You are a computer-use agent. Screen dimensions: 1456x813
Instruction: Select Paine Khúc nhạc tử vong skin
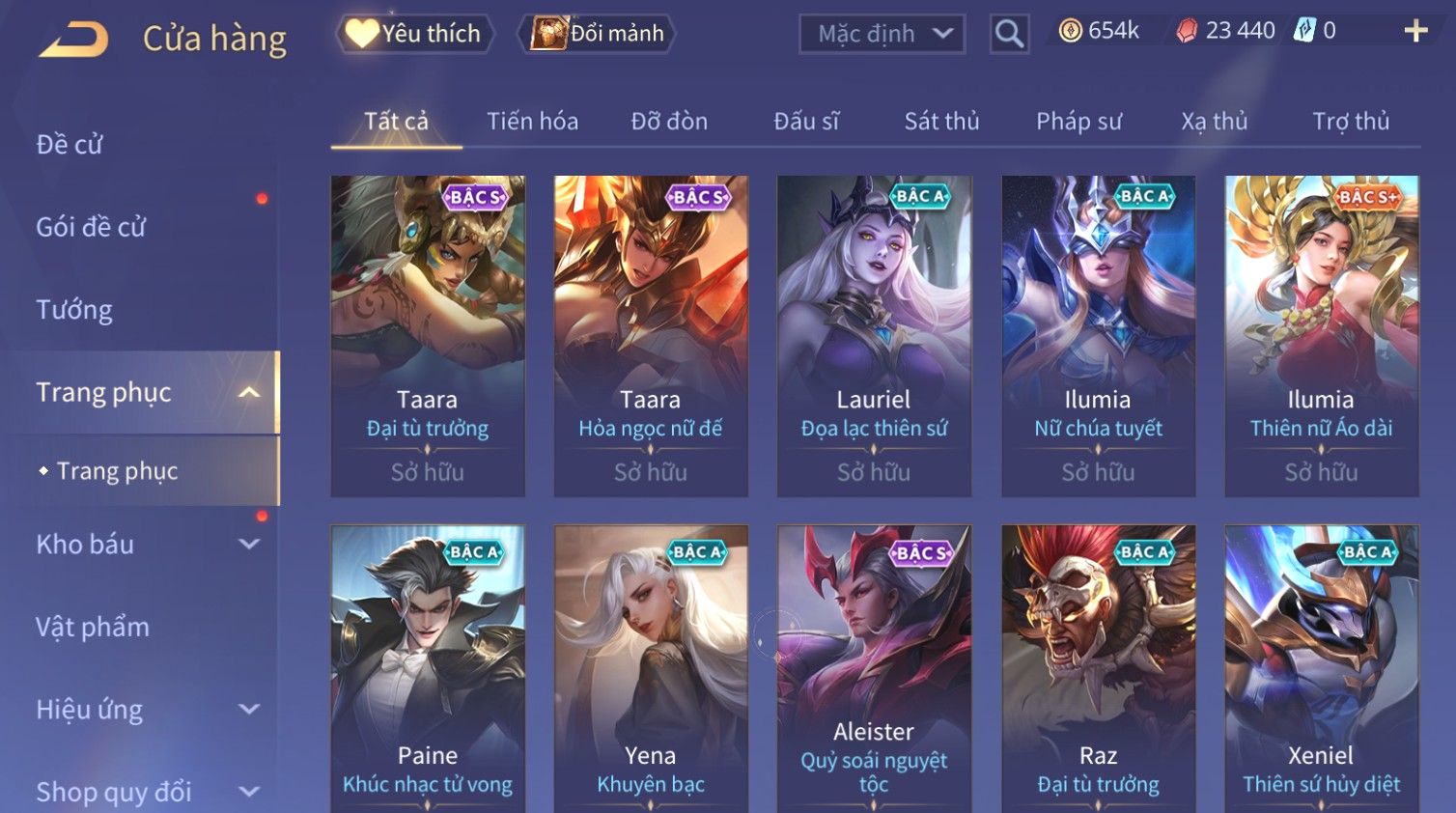(428, 666)
